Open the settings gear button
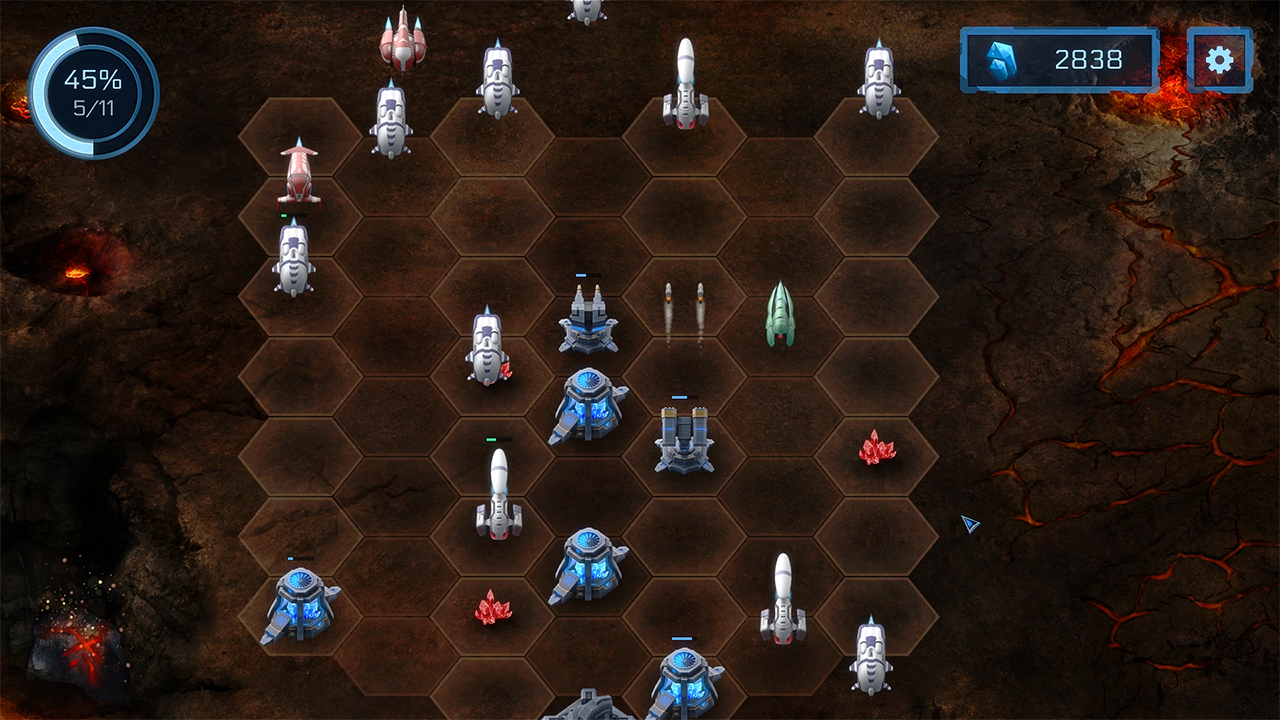Screen dimensions: 1280x720 click(x=1219, y=60)
